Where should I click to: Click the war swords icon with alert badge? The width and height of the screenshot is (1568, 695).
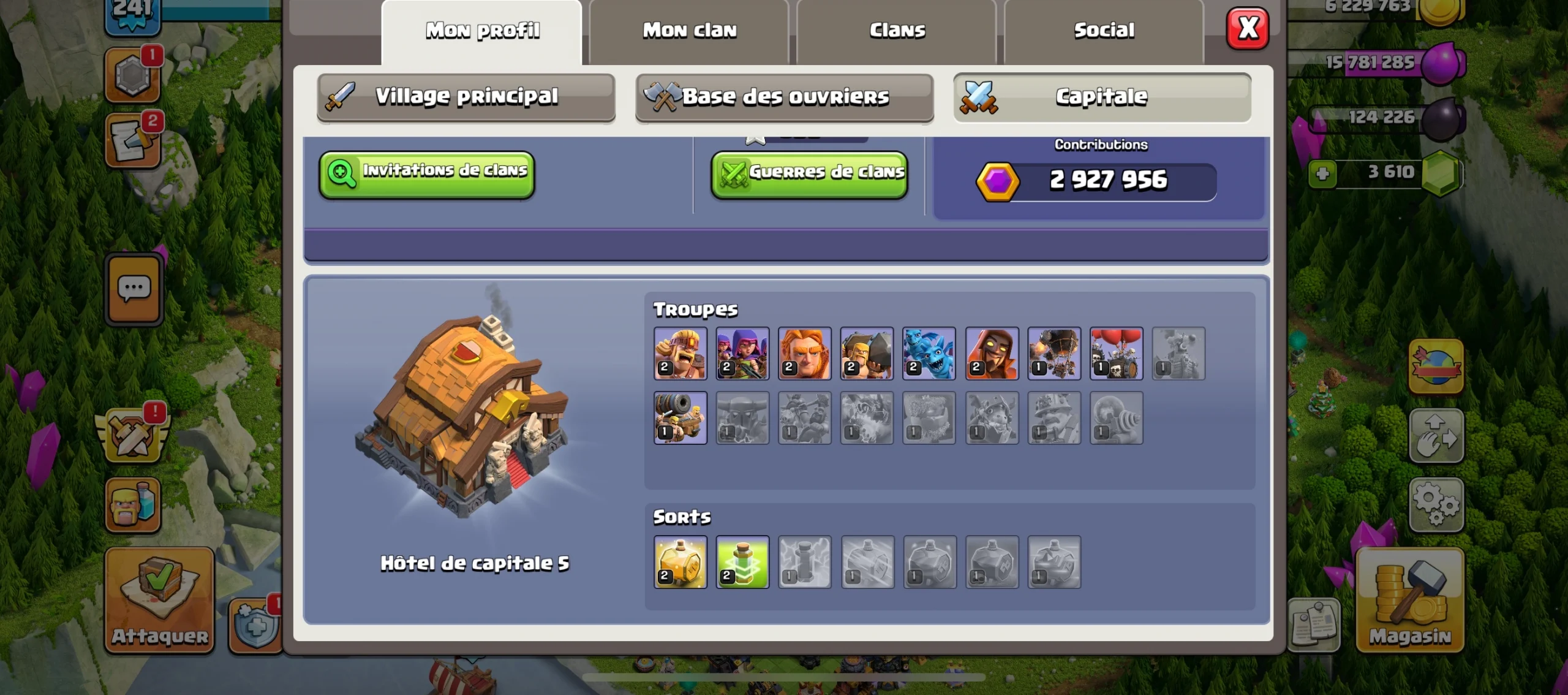click(x=134, y=435)
